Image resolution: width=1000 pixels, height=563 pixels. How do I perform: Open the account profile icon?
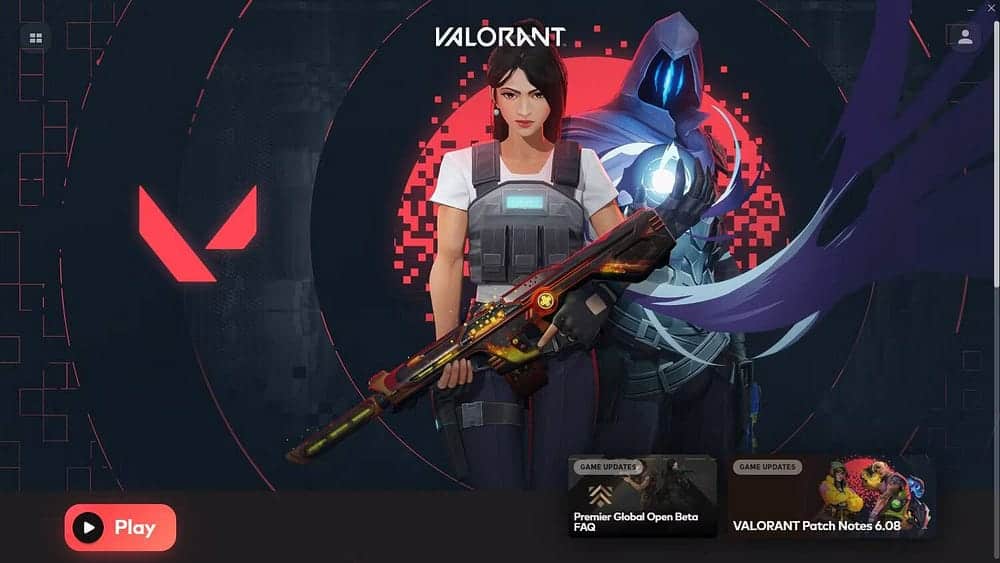tap(964, 37)
